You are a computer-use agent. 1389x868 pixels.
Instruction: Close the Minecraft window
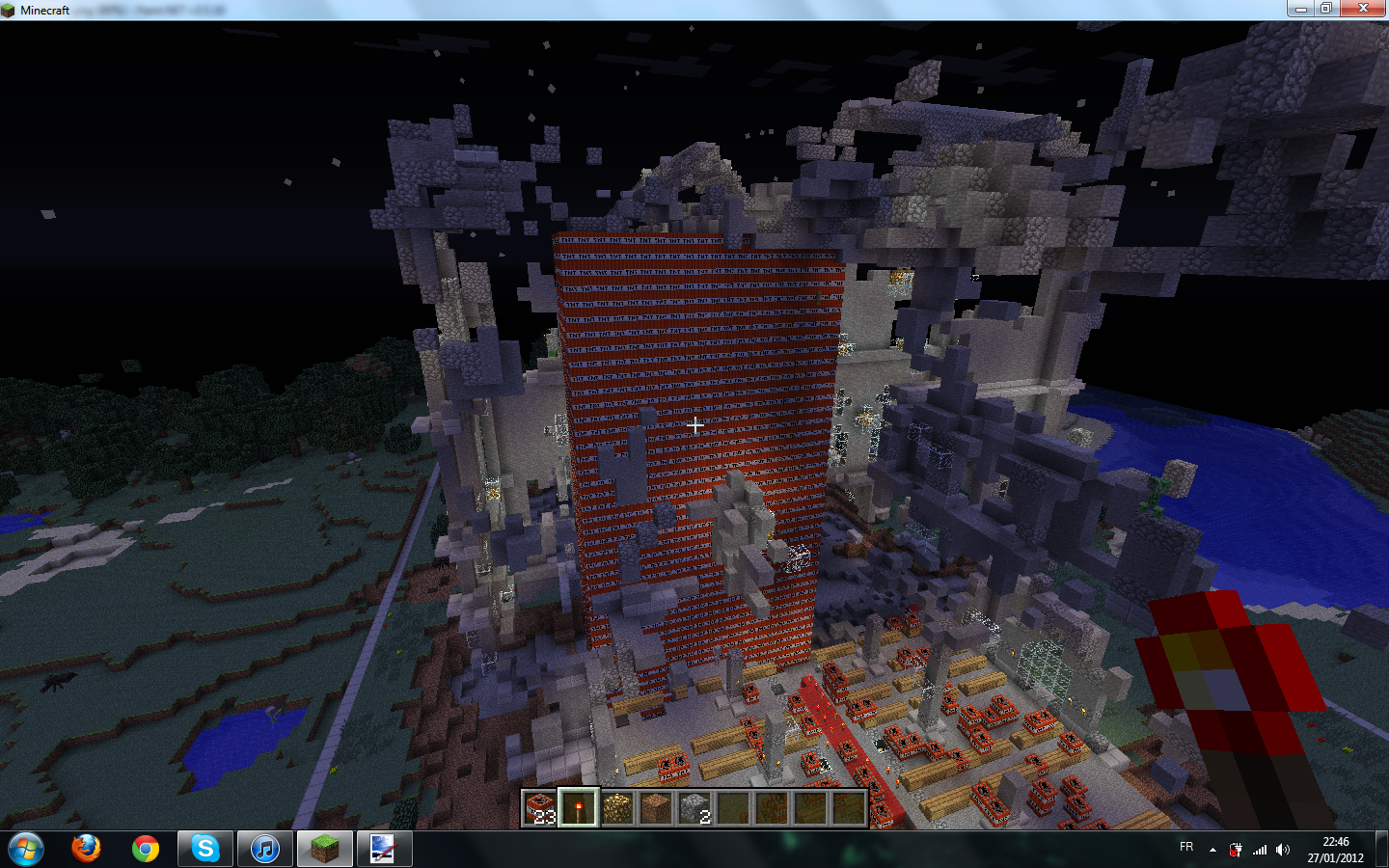[1363, 9]
